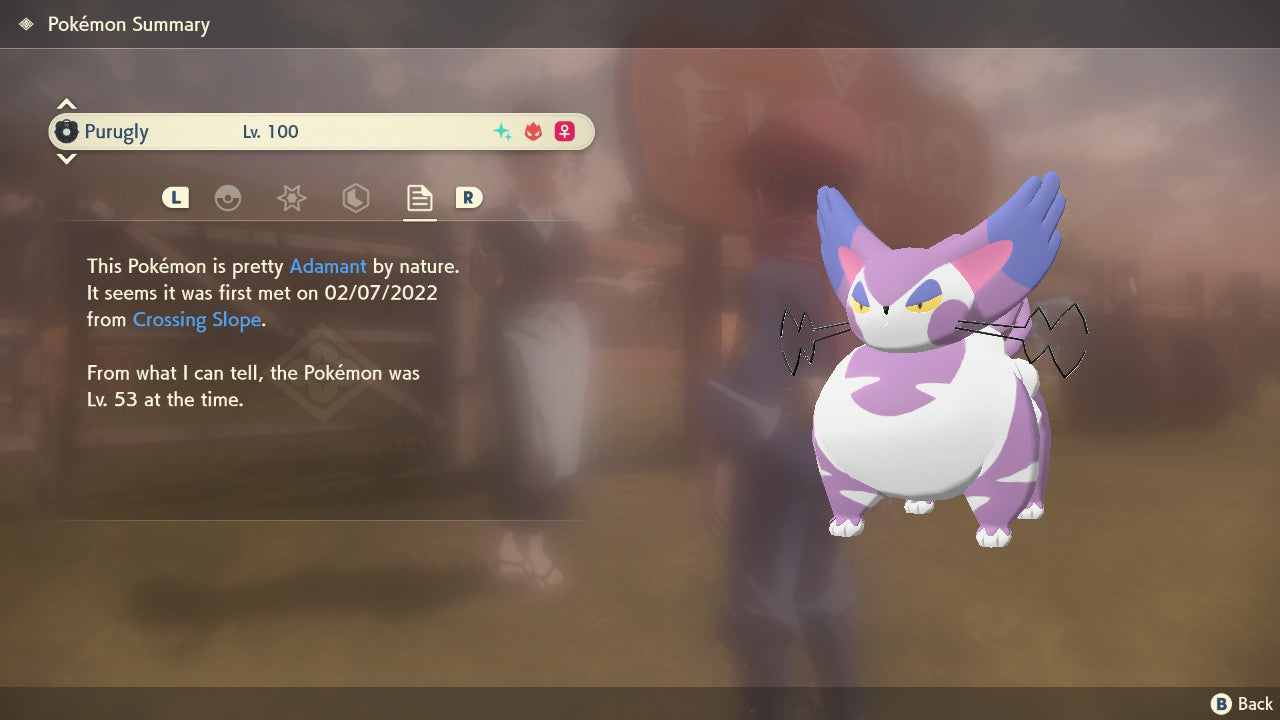Select the memo tab with paper icon
The image size is (1280, 720).
tap(418, 198)
